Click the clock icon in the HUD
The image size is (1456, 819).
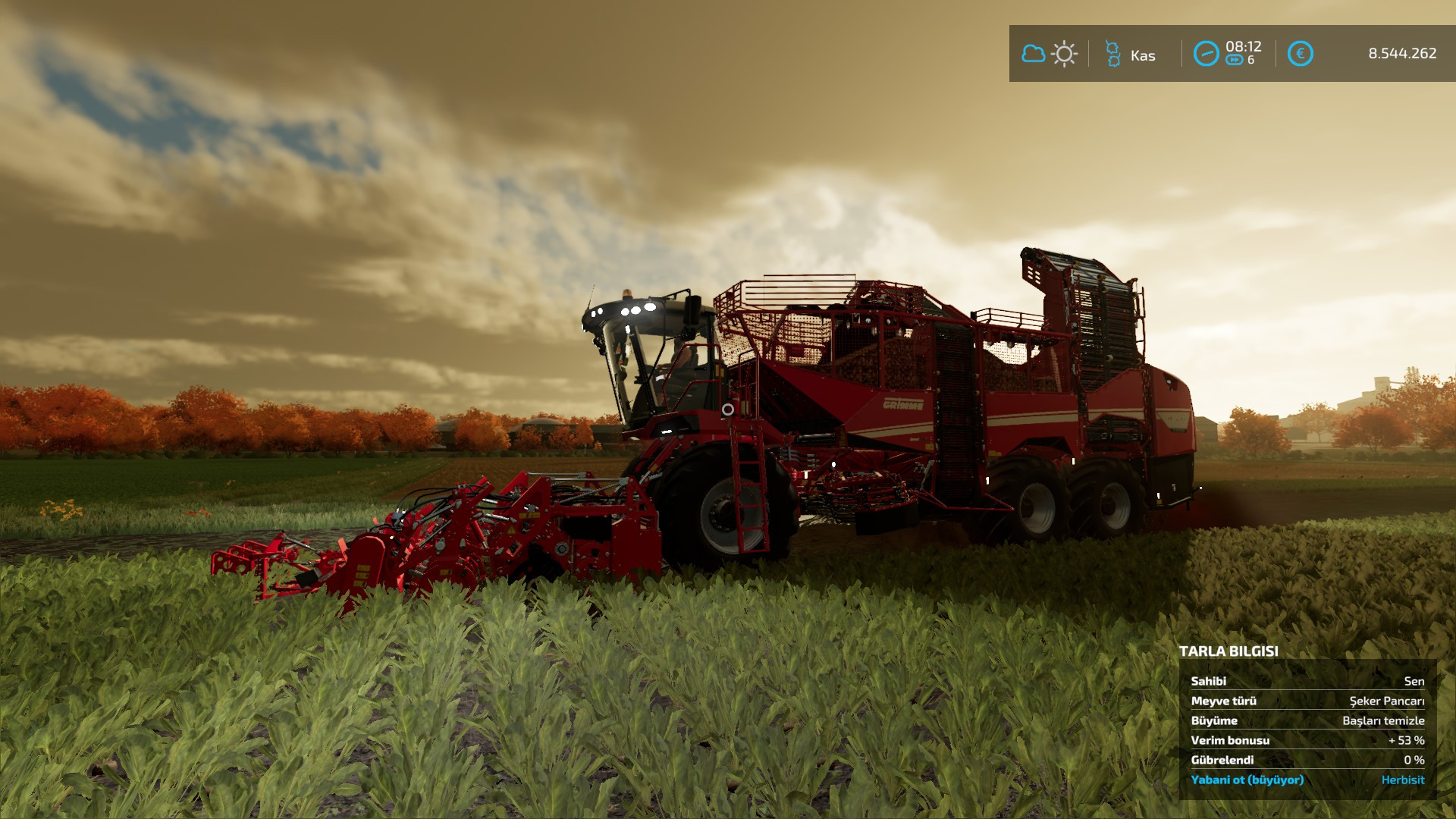click(1206, 54)
